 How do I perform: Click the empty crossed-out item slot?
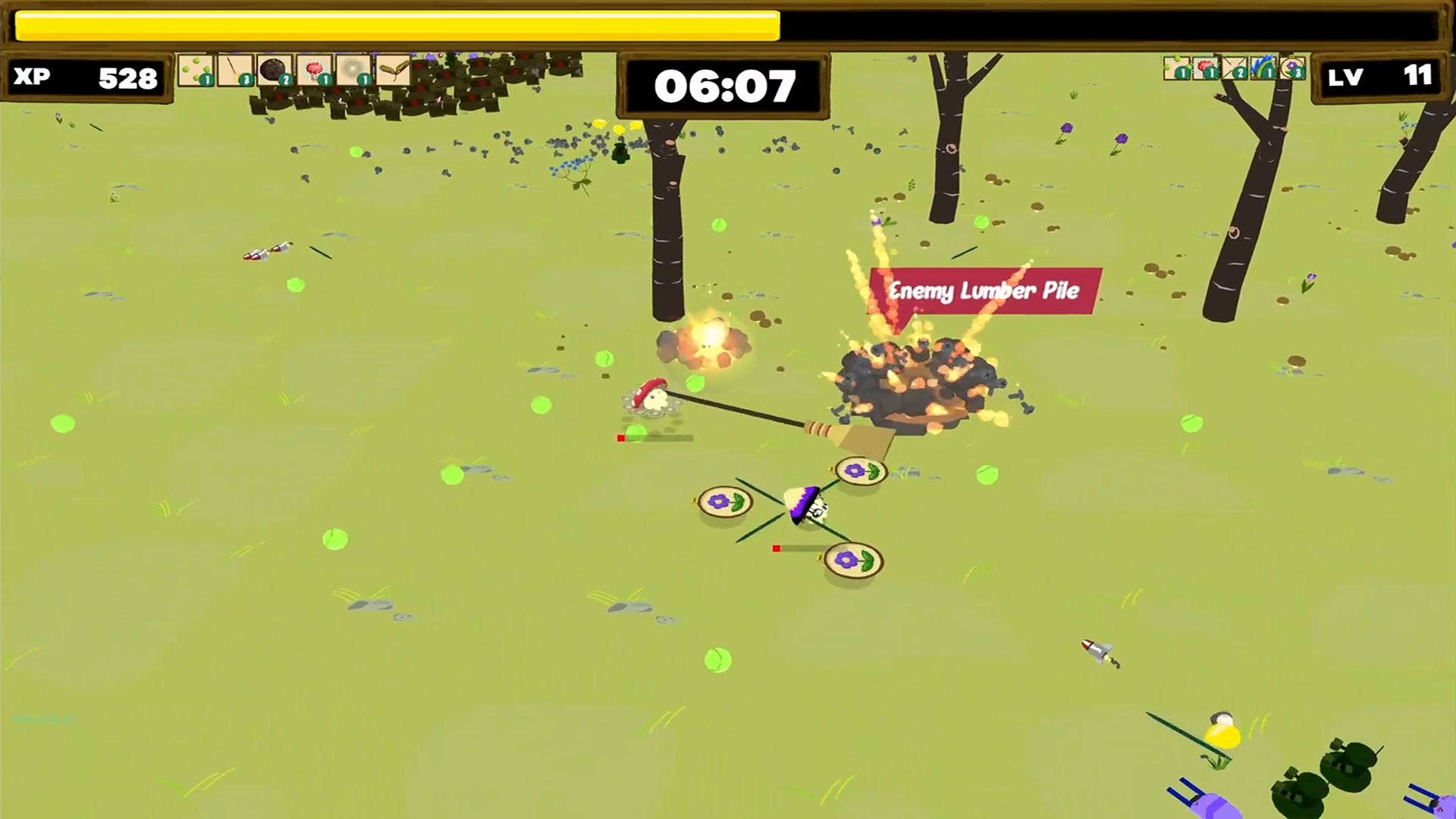point(1232,67)
